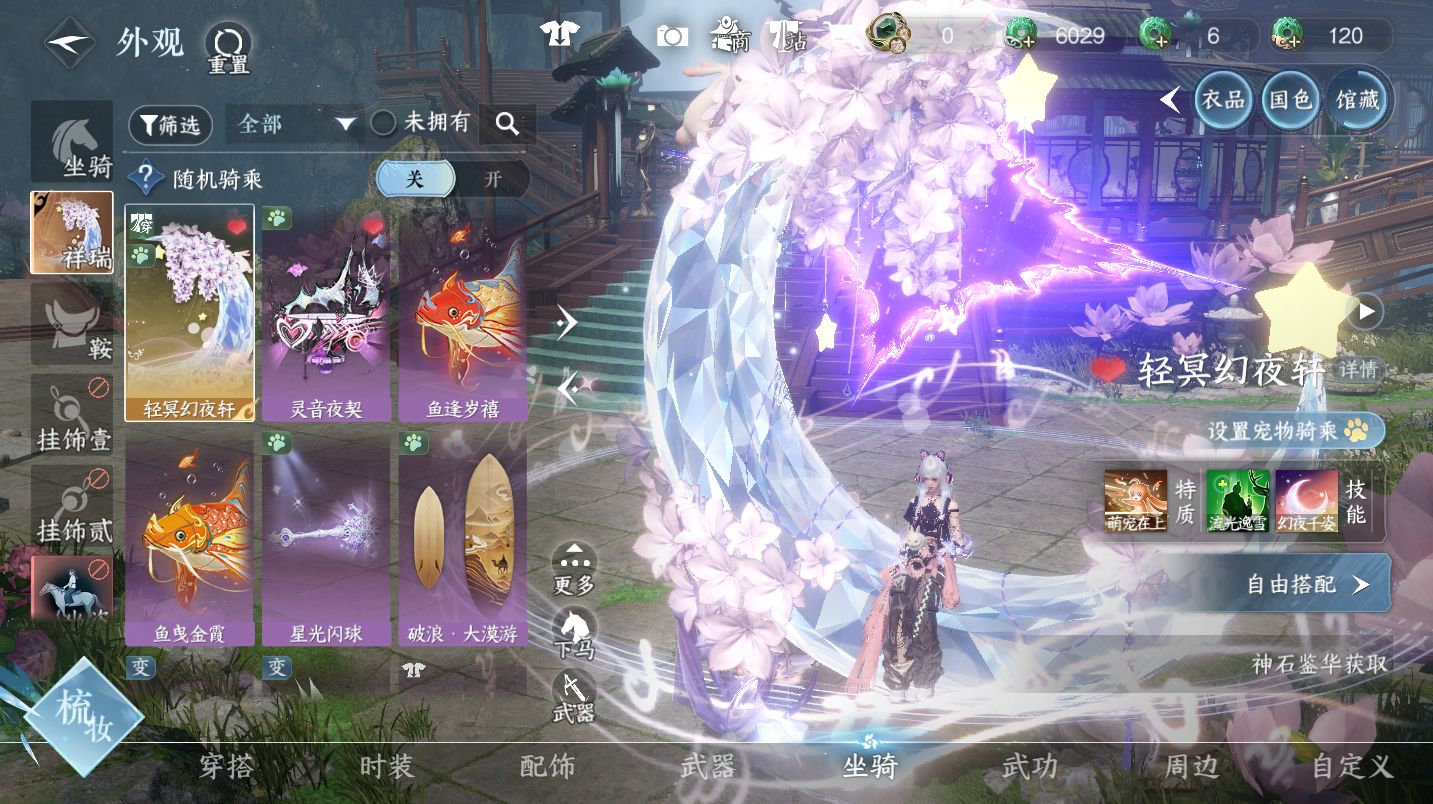Switch to the 武器 weapon tab
The height and width of the screenshot is (804, 1433).
[708, 767]
